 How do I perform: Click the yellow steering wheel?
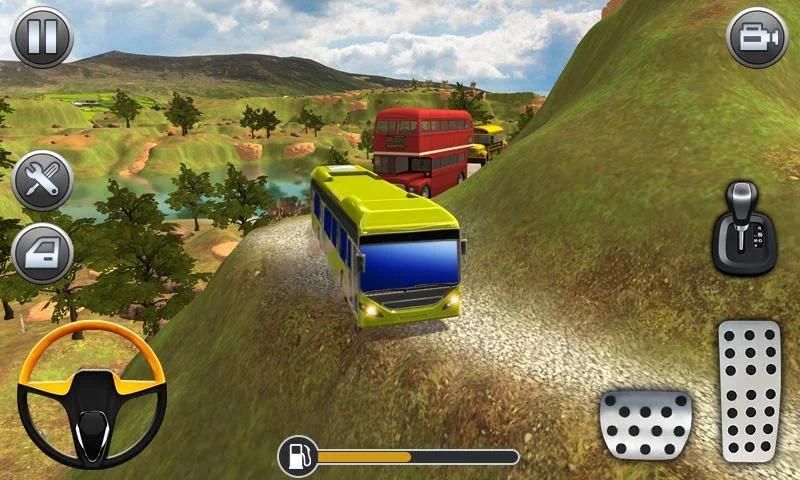click(92, 394)
